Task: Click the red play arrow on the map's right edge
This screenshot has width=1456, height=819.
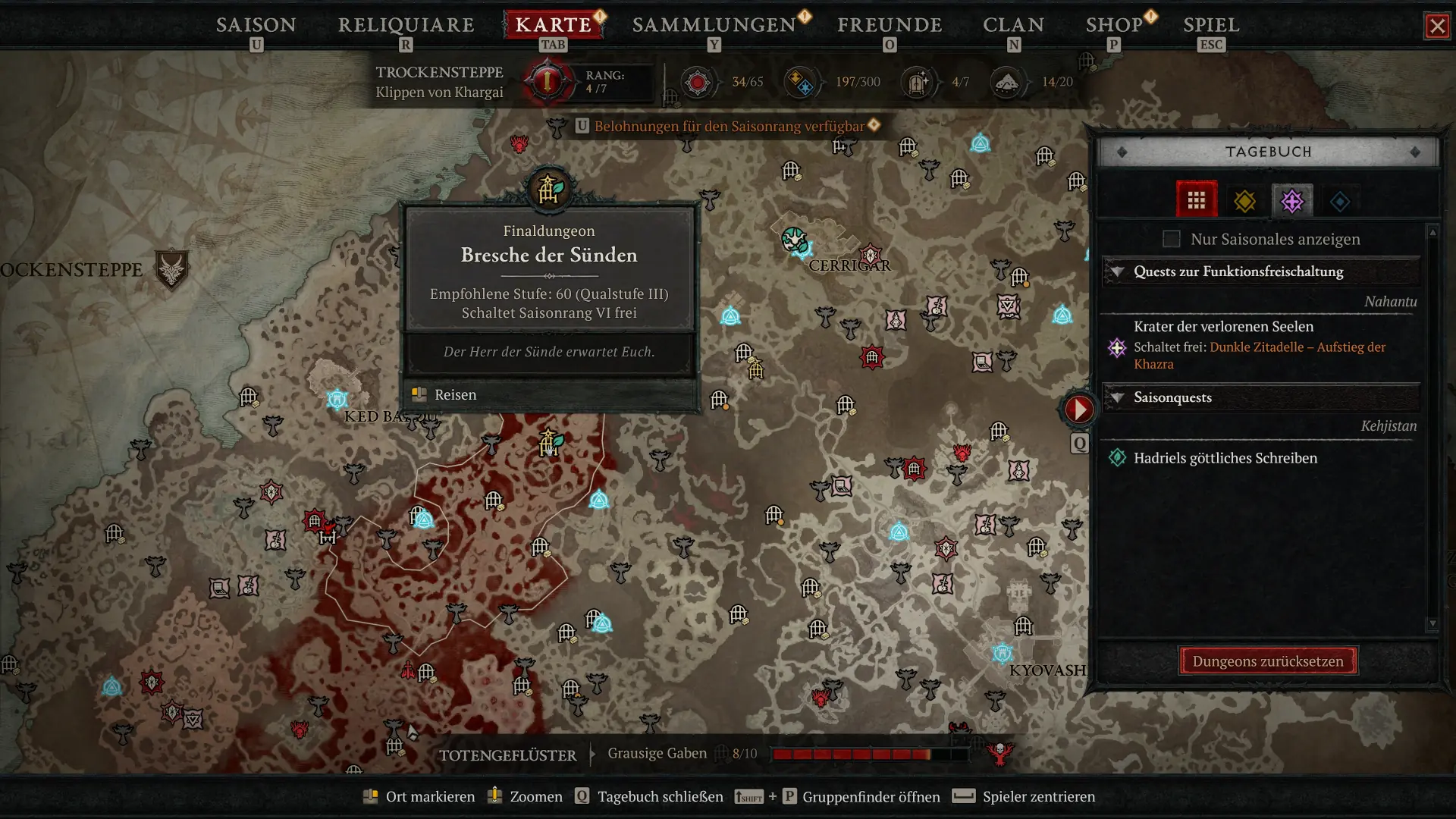Action: coord(1078,408)
